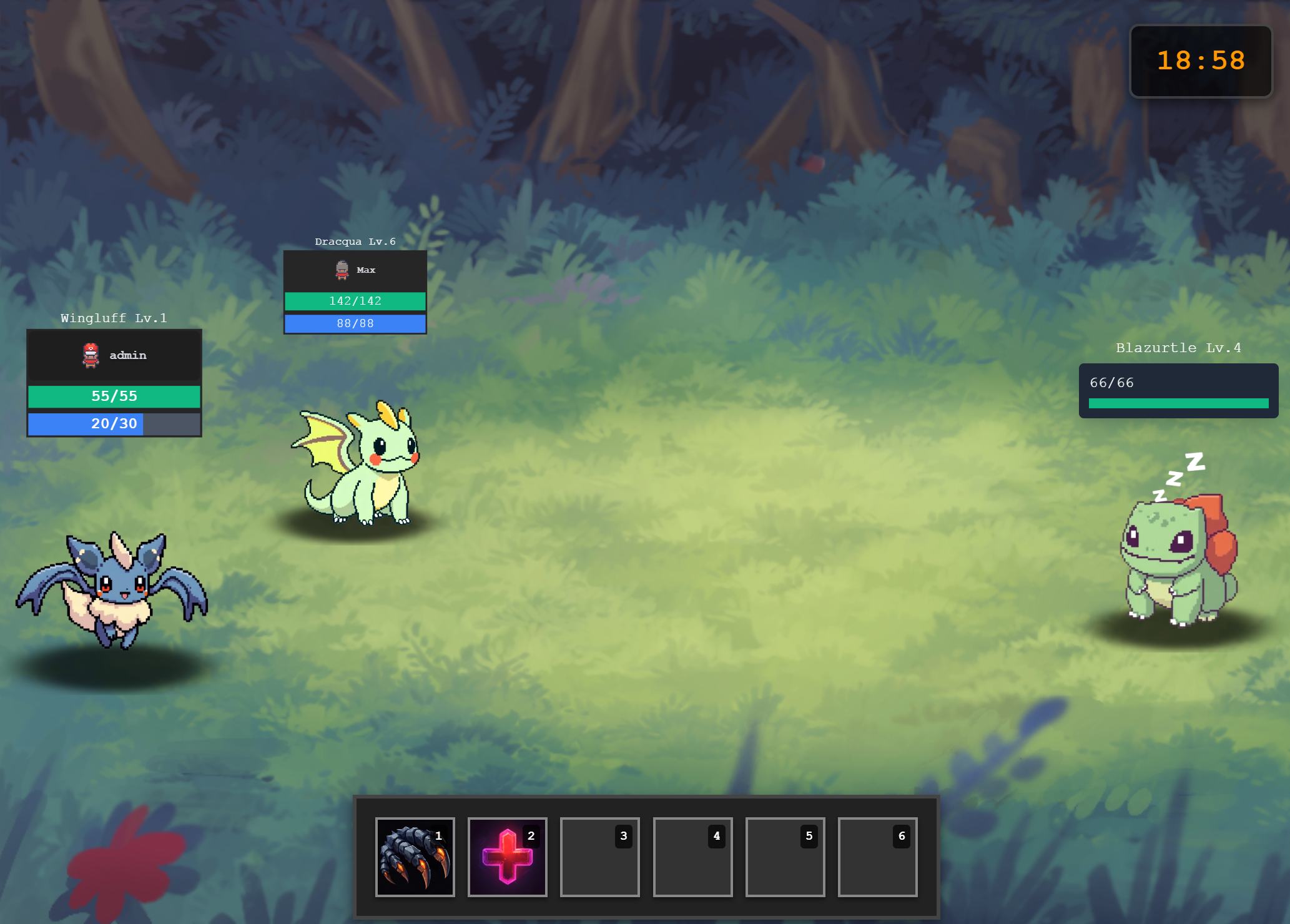The height and width of the screenshot is (924, 1290).
Task: Click the Wingluff Lv.1 nameplate label
Action: point(114,318)
